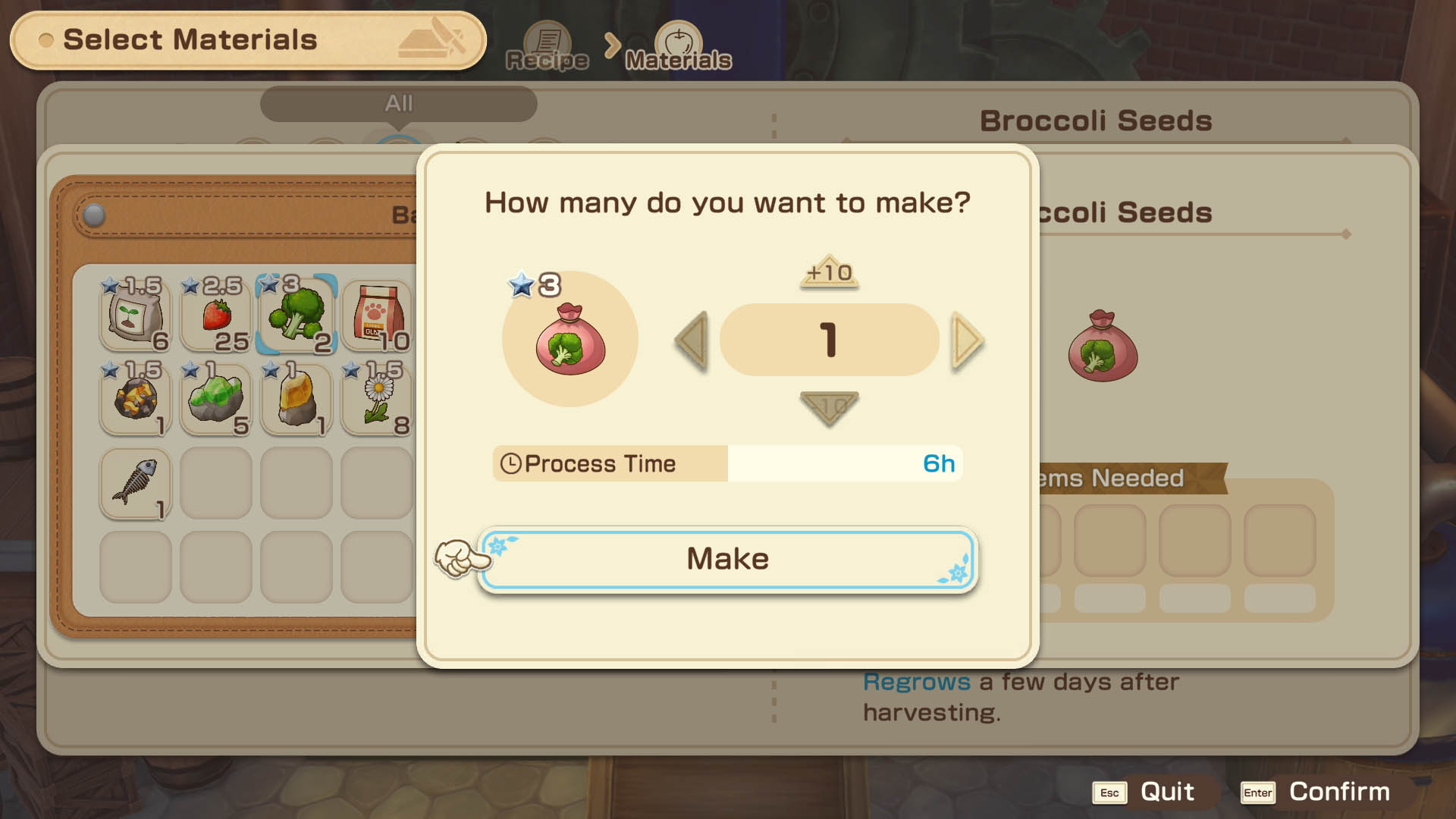Viewport: 1456px width, 819px height.
Task: Pick the pet food bag slot
Action: 377,315
